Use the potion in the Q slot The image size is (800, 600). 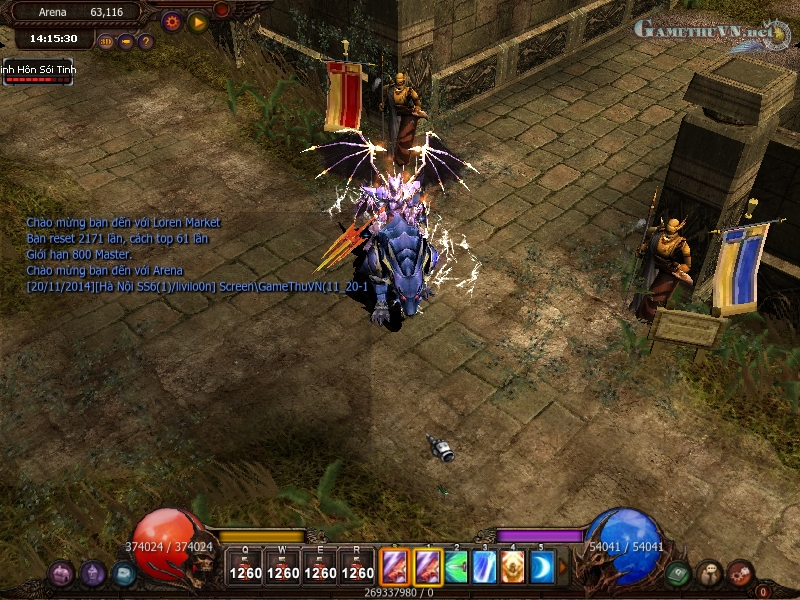click(x=245, y=566)
